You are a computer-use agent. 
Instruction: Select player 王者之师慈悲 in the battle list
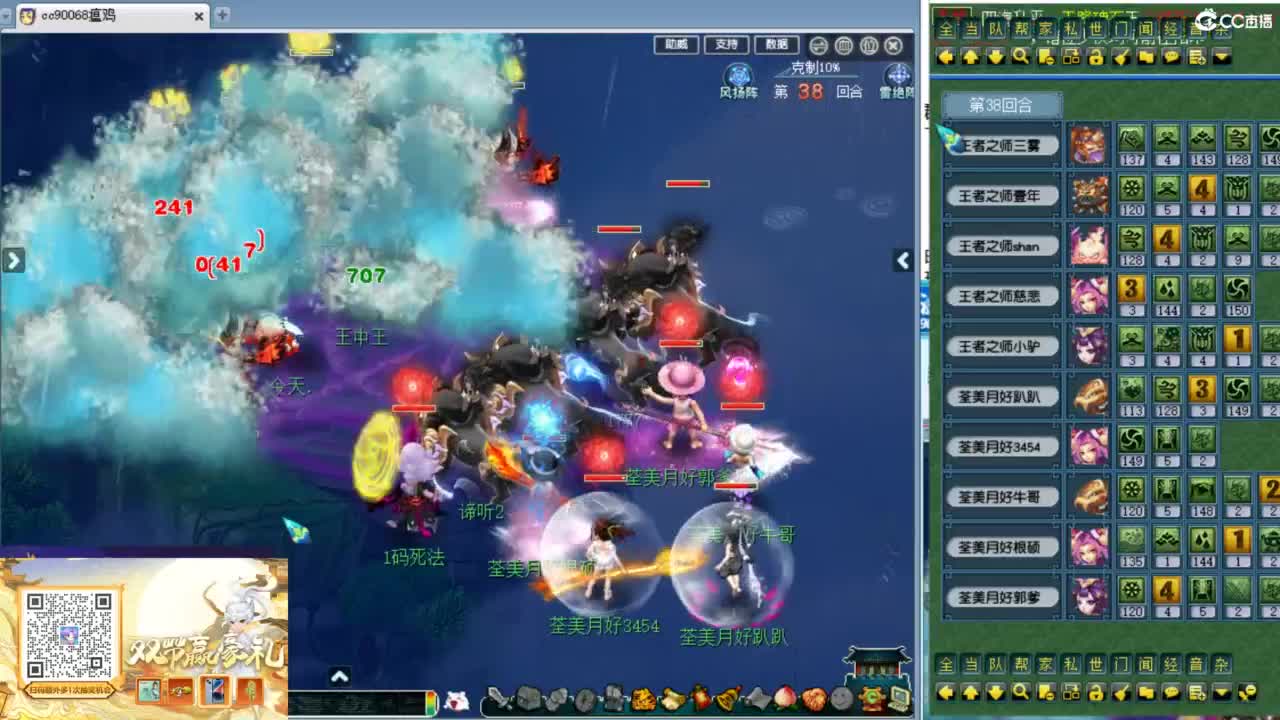coord(1001,296)
